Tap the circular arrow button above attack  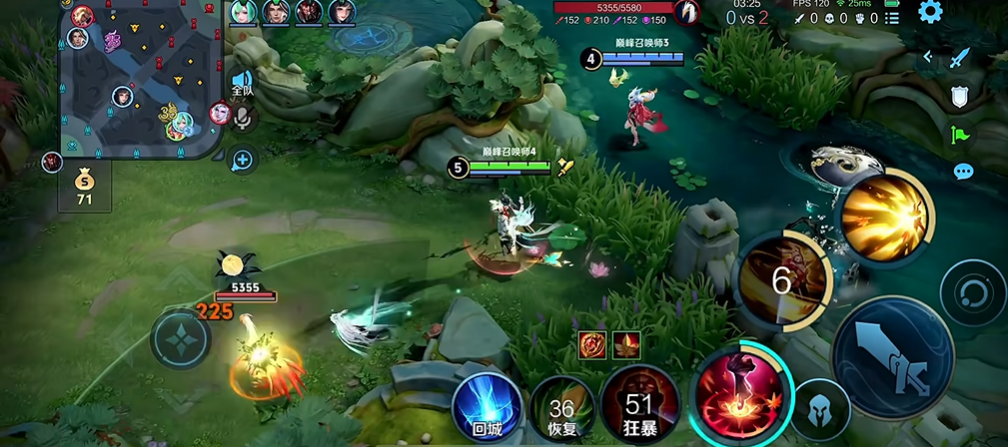[971, 294]
